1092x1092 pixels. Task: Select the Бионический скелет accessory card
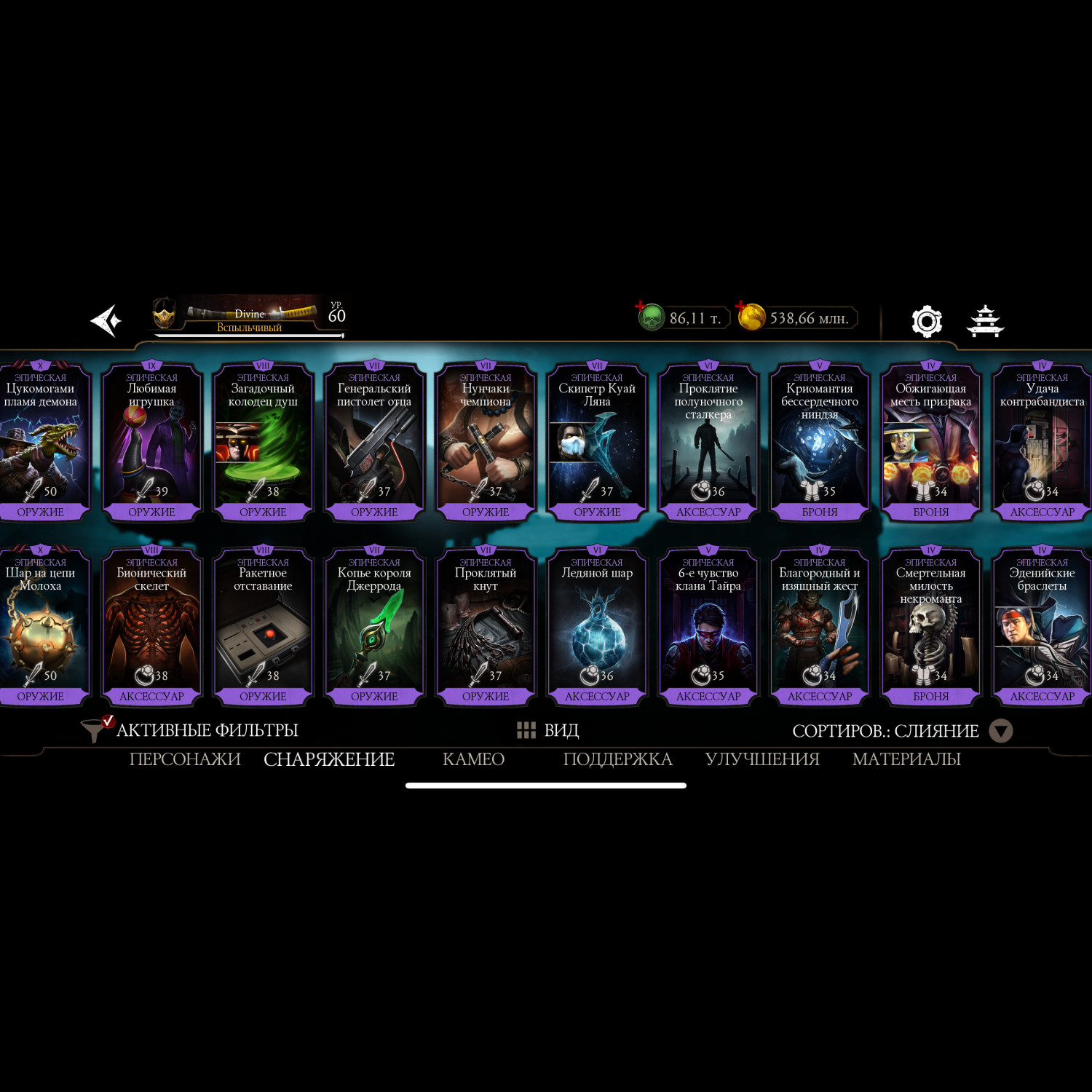coord(151,626)
